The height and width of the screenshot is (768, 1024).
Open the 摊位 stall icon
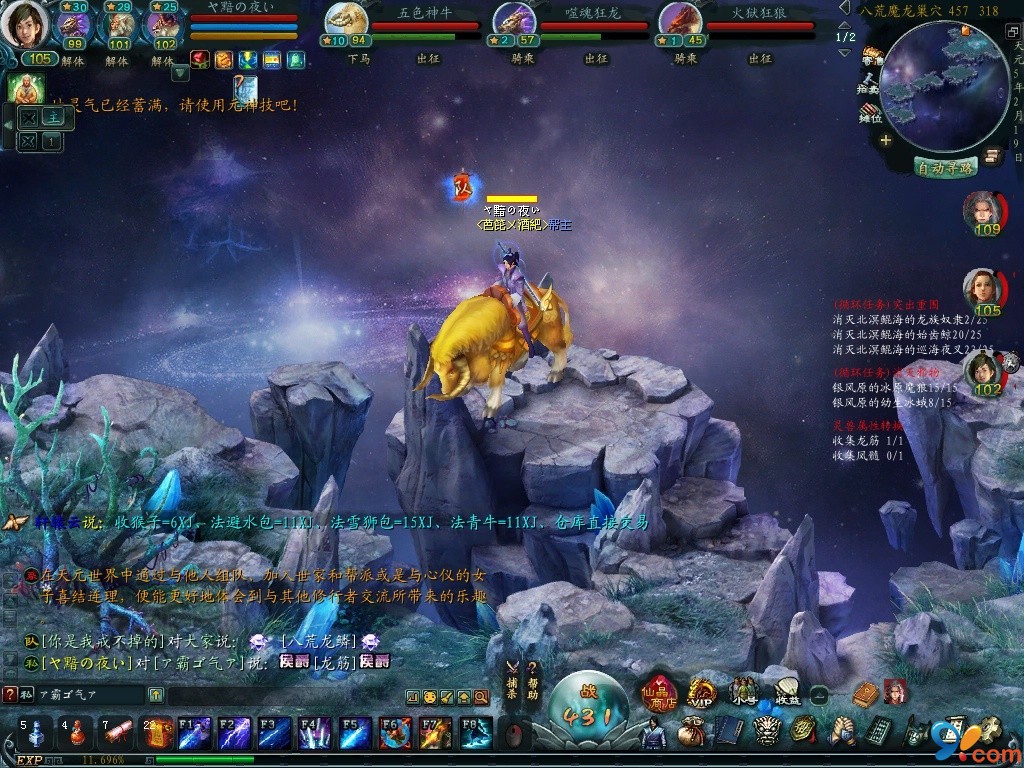[x=871, y=111]
